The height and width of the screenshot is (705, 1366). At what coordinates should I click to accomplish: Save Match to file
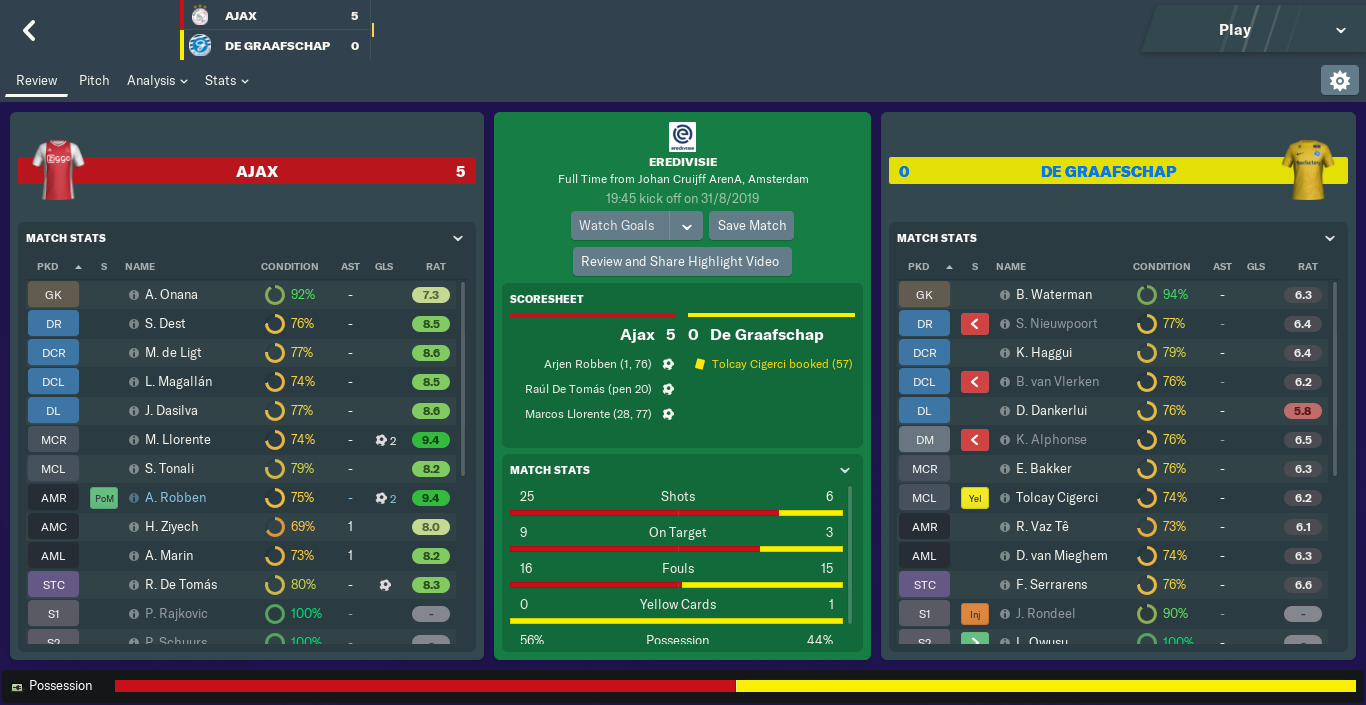pos(752,225)
